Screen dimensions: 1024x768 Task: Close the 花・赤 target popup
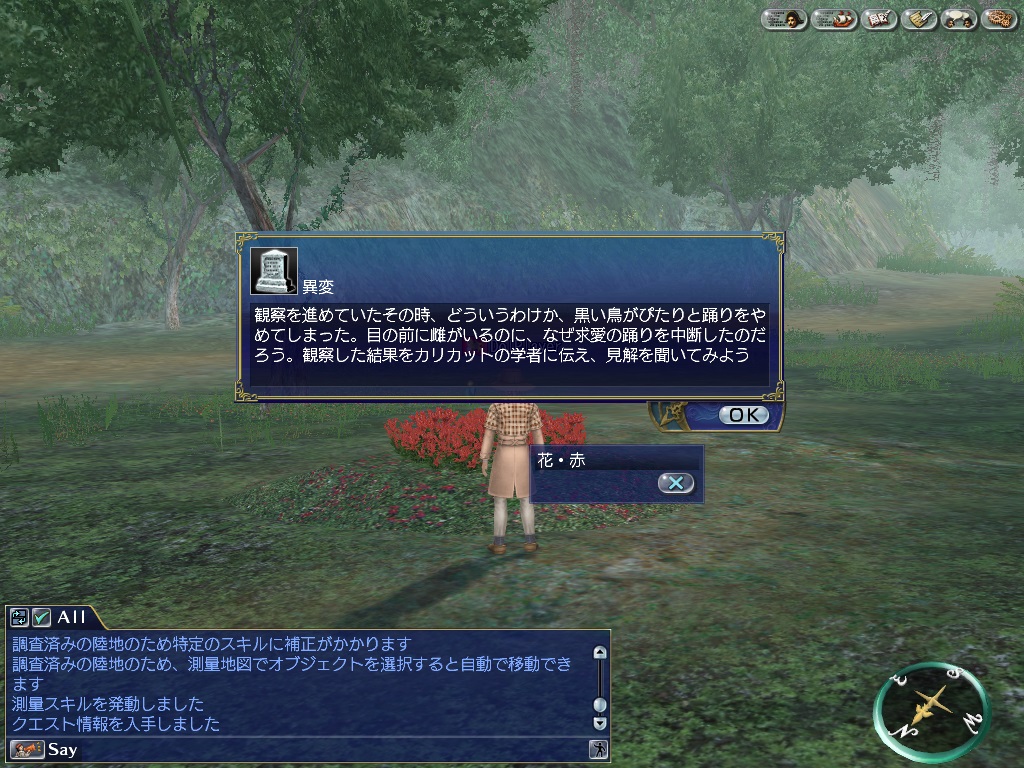676,483
